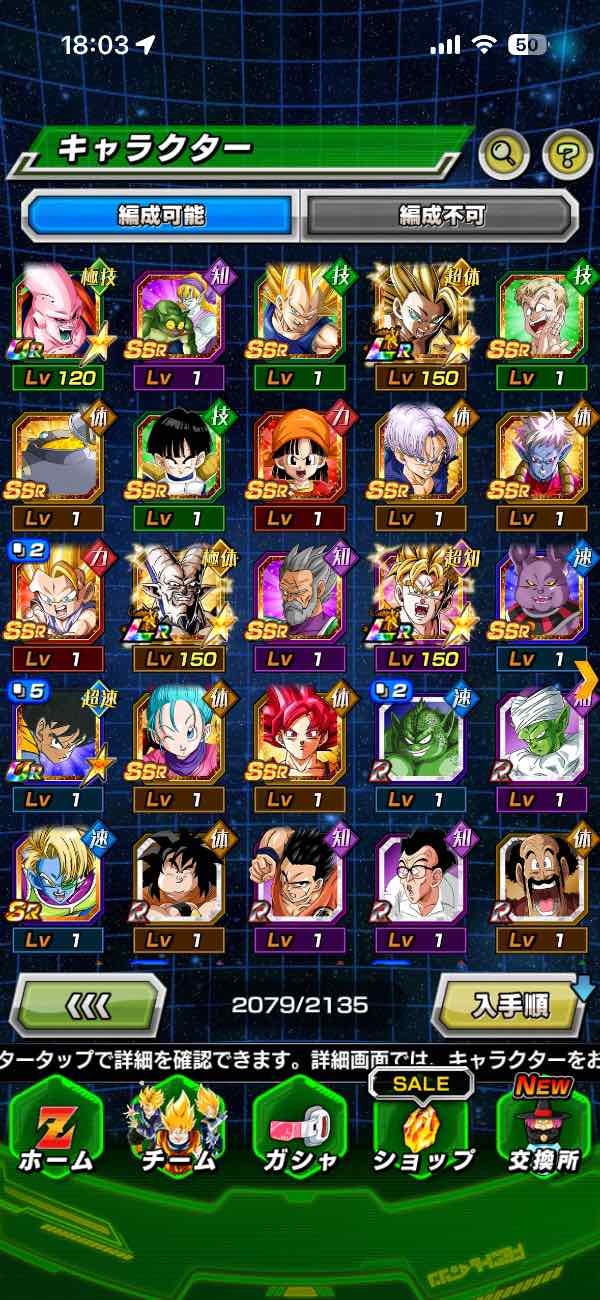The width and height of the screenshot is (600, 1300).
Task: Go to ホーム home screen
Action: point(57,1130)
